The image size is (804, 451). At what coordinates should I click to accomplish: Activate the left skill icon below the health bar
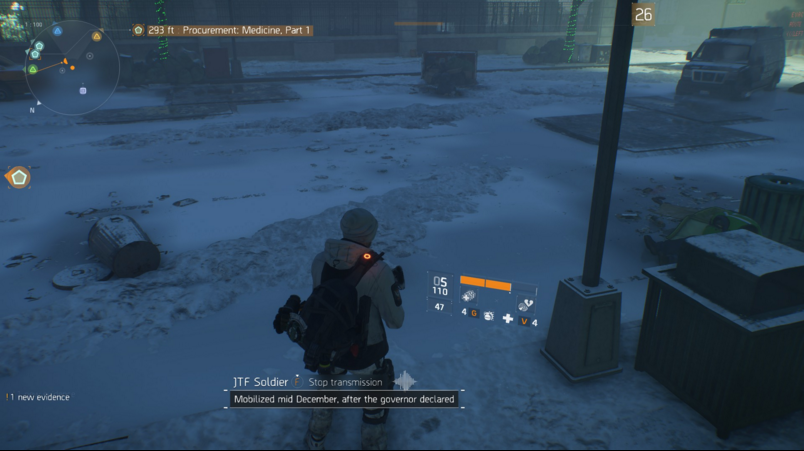(469, 297)
